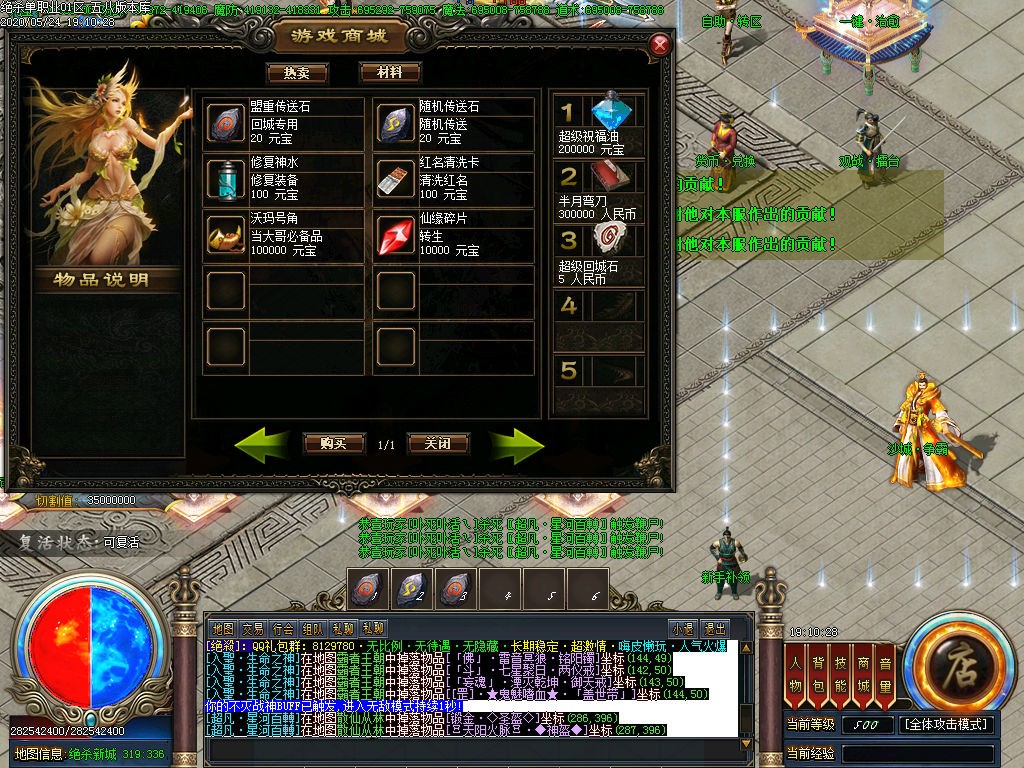Choose the 修复神水 repair potion
This screenshot has height=768, width=1024.
[225, 179]
